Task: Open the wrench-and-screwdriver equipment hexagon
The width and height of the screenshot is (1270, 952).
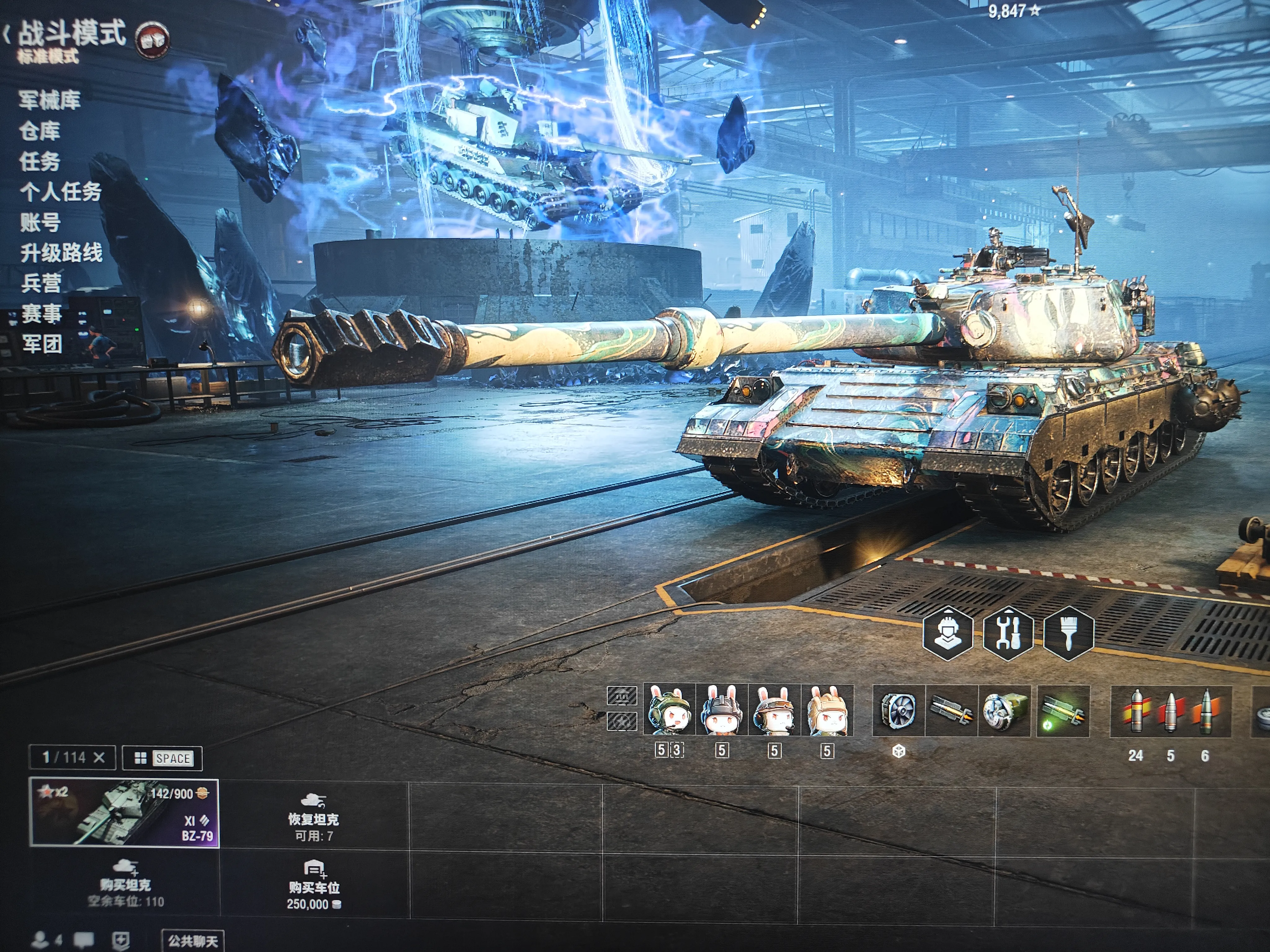Action: click(x=1008, y=633)
